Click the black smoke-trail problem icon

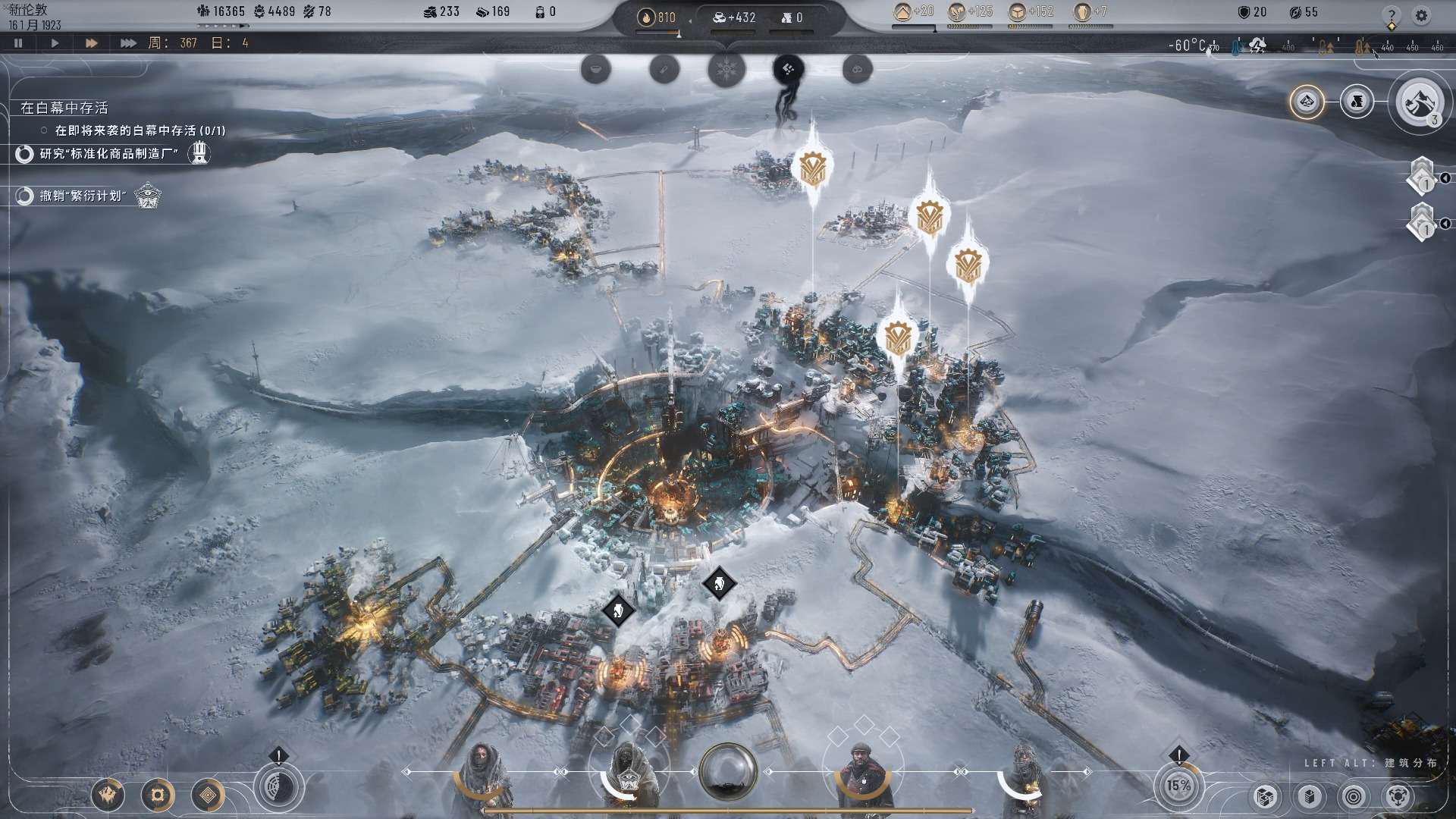point(789,70)
